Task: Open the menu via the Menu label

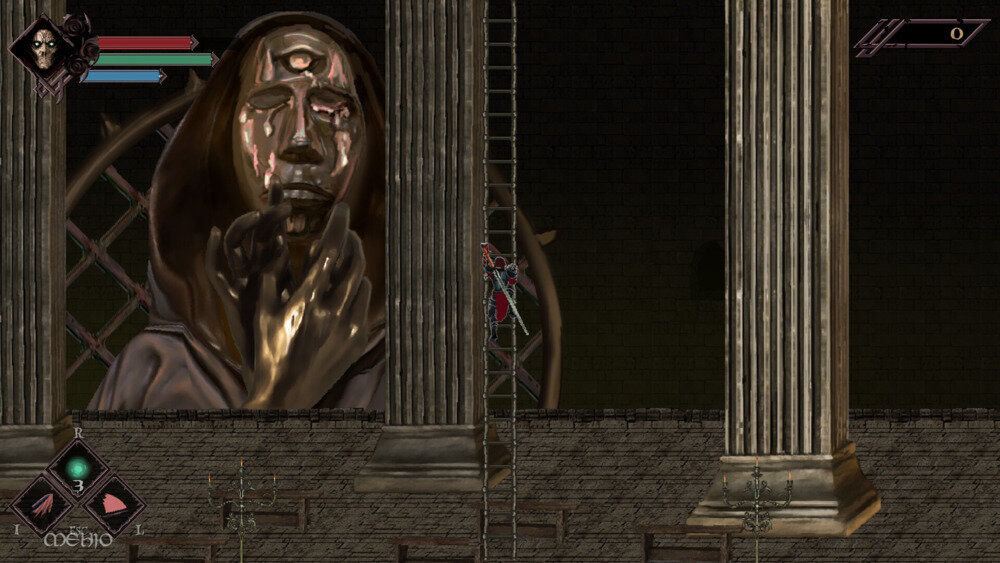Action: point(77,541)
